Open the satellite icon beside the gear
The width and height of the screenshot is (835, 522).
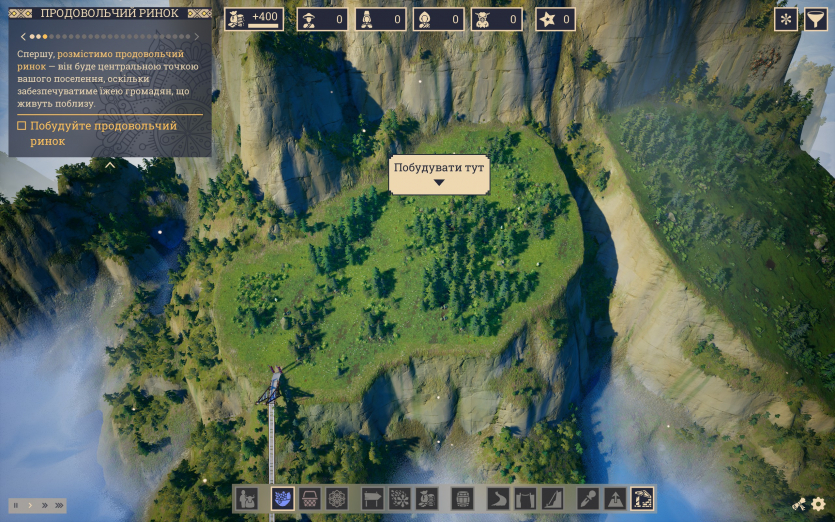coord(798,505)
